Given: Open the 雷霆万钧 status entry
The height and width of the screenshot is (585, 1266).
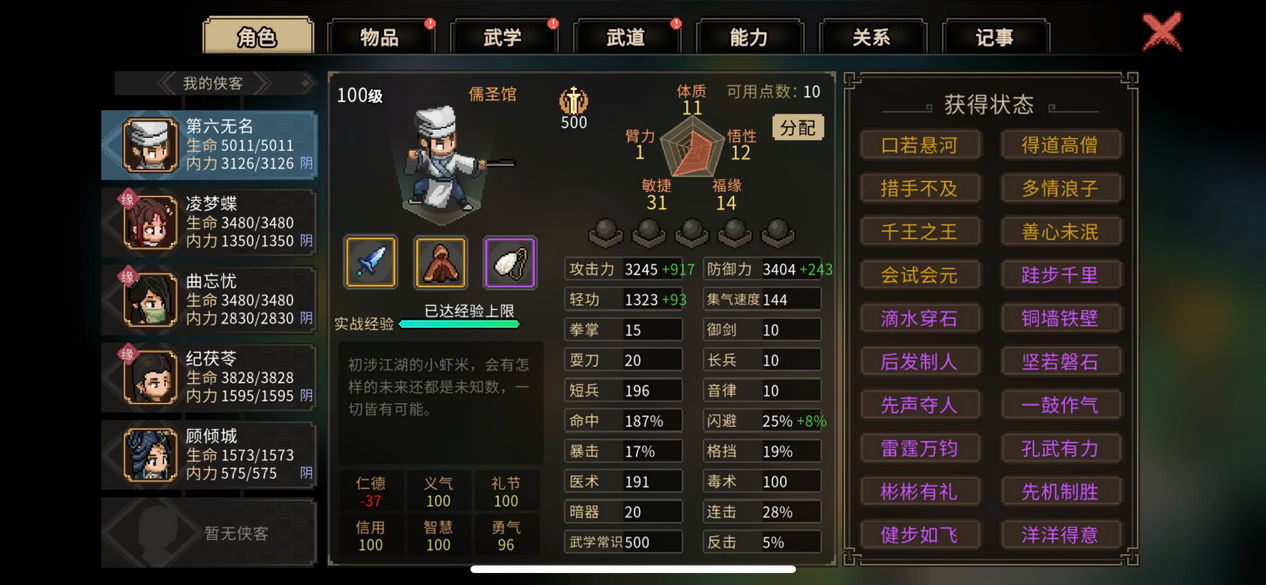Looking at the screenshot, I should pos(919,448).
